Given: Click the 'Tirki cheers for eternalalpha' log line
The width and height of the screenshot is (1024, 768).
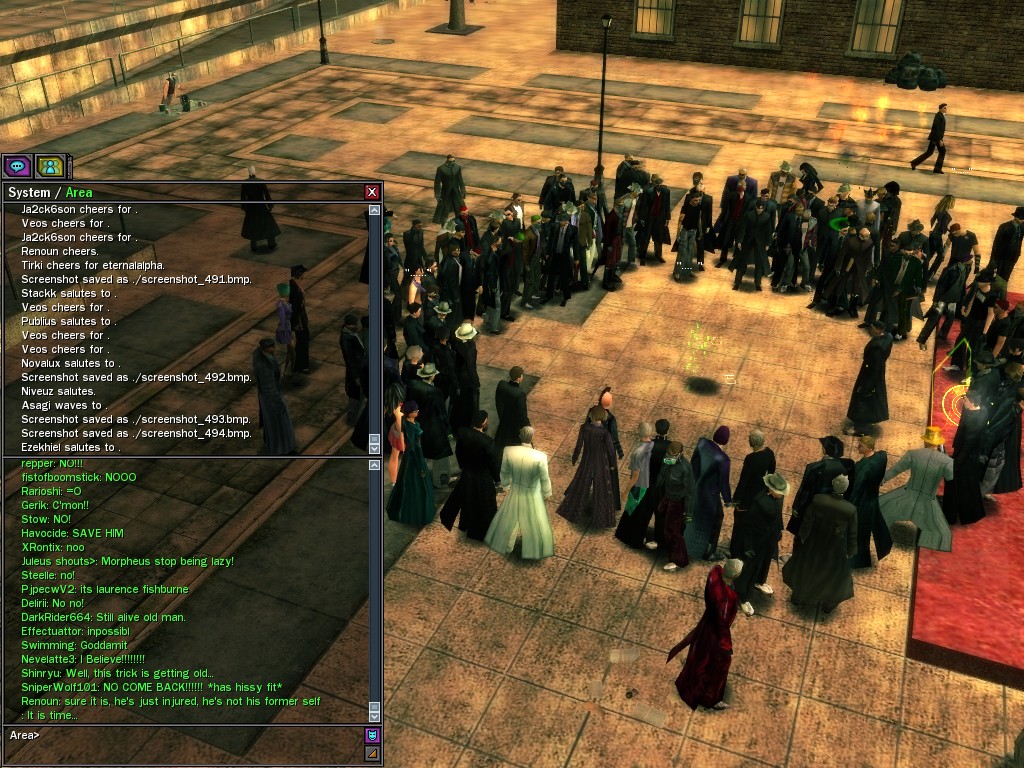Looking at the screenshot, I should 94,265.
